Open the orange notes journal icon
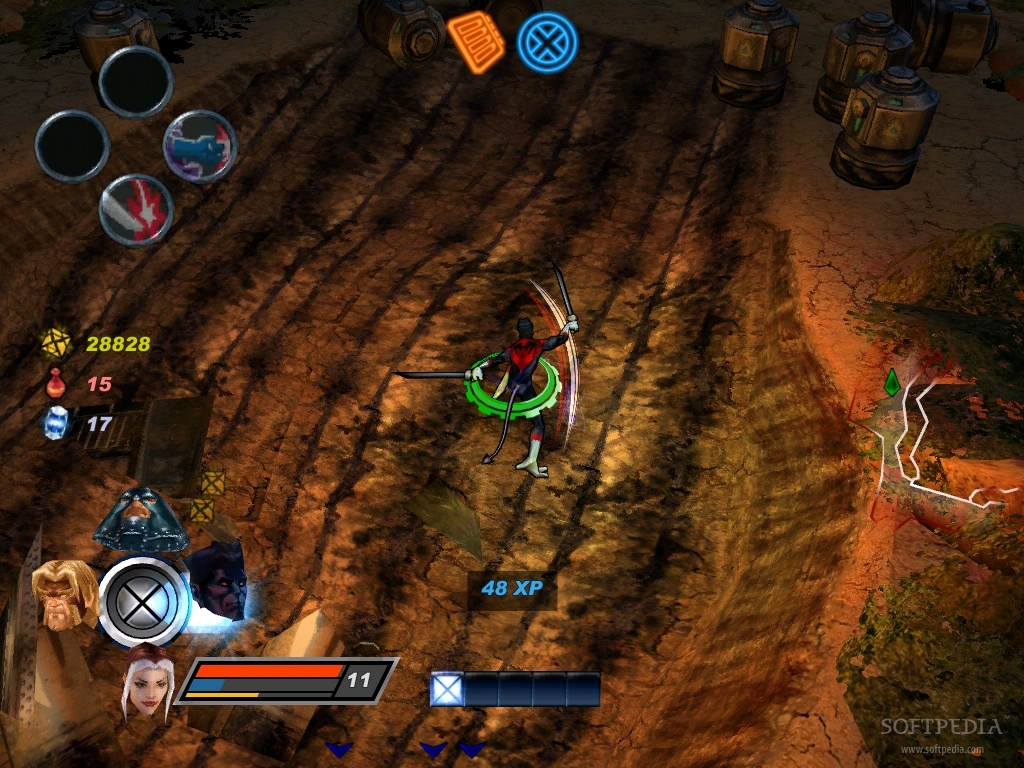Viewport: 1024px width, 768px height. click(476, 40)
